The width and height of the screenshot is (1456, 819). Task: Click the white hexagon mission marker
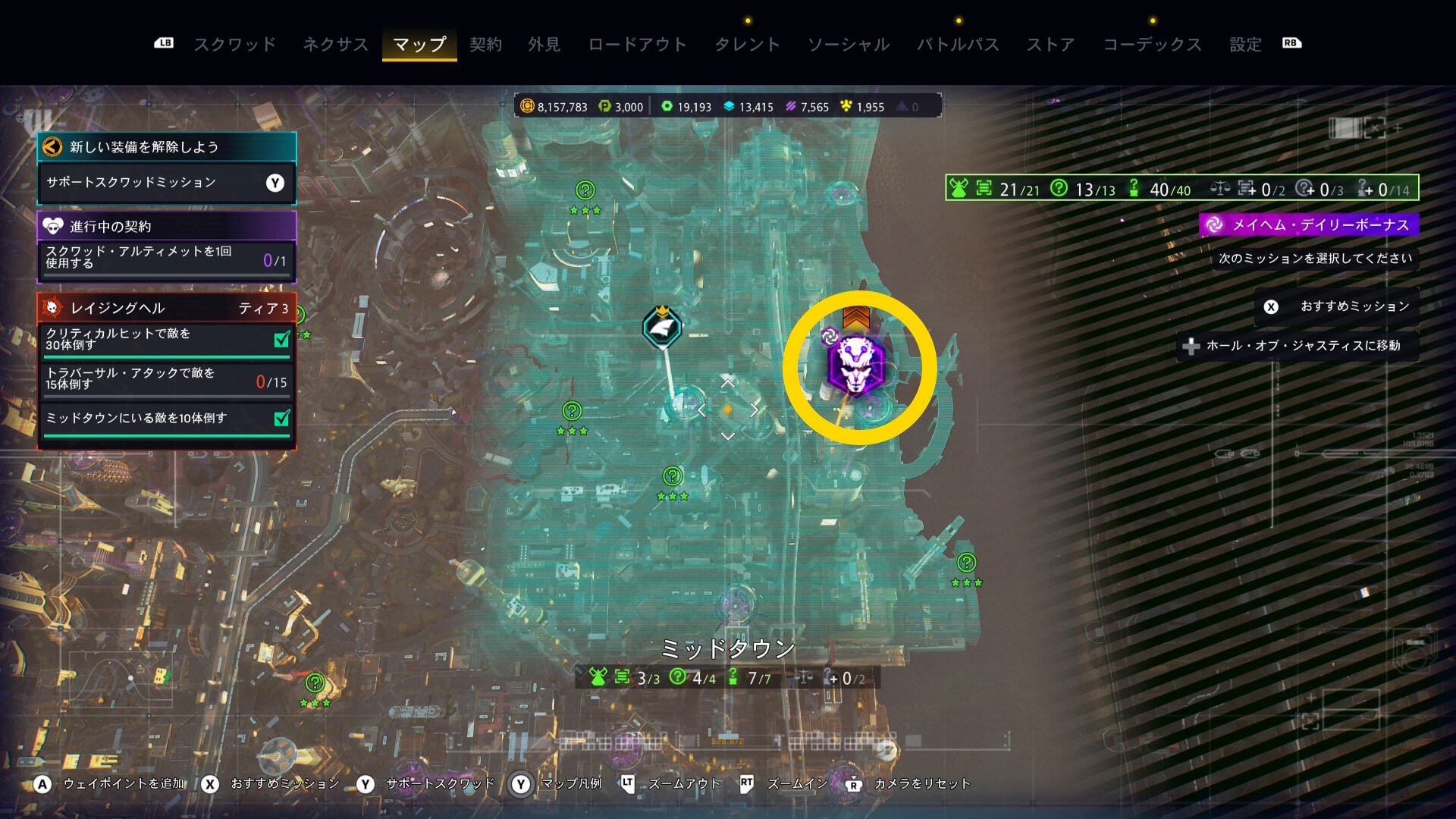pos(662,328)
